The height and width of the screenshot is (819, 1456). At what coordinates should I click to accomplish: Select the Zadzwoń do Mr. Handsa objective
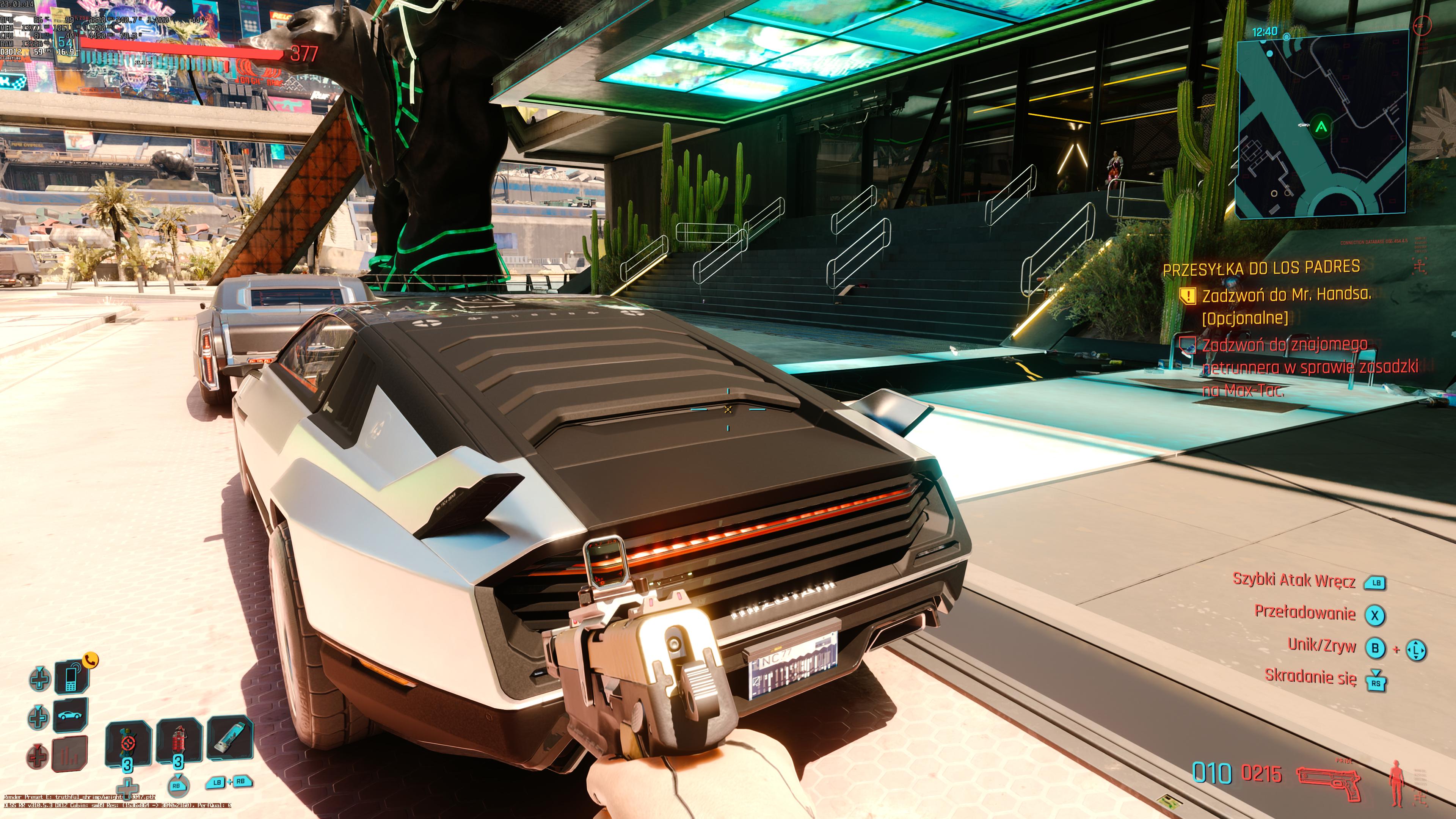click(1286, 295)
